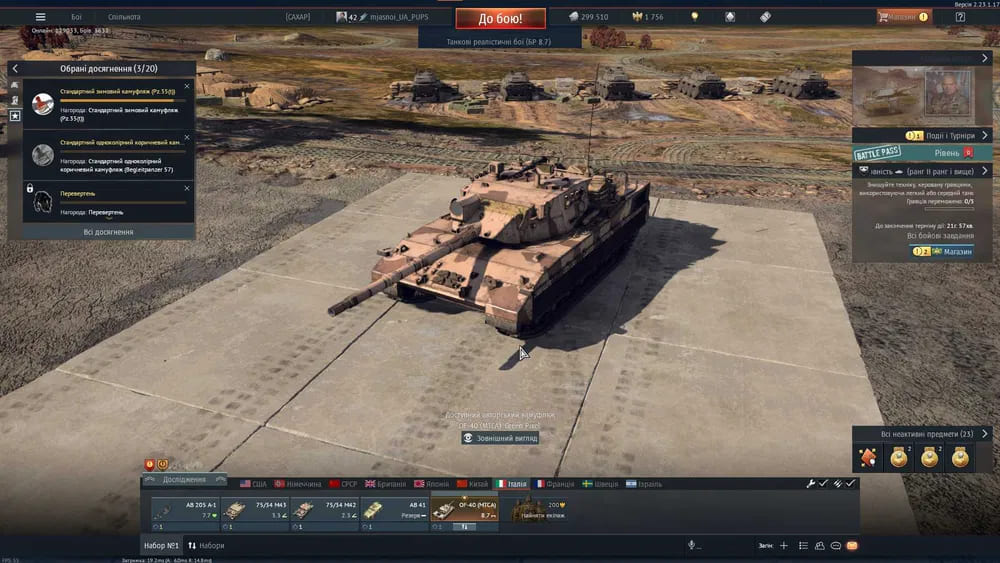Image resolution: width=1000 pixels, height=563 pixels.
Task: Select the Франція nation tab
Action: click(554, 484)
